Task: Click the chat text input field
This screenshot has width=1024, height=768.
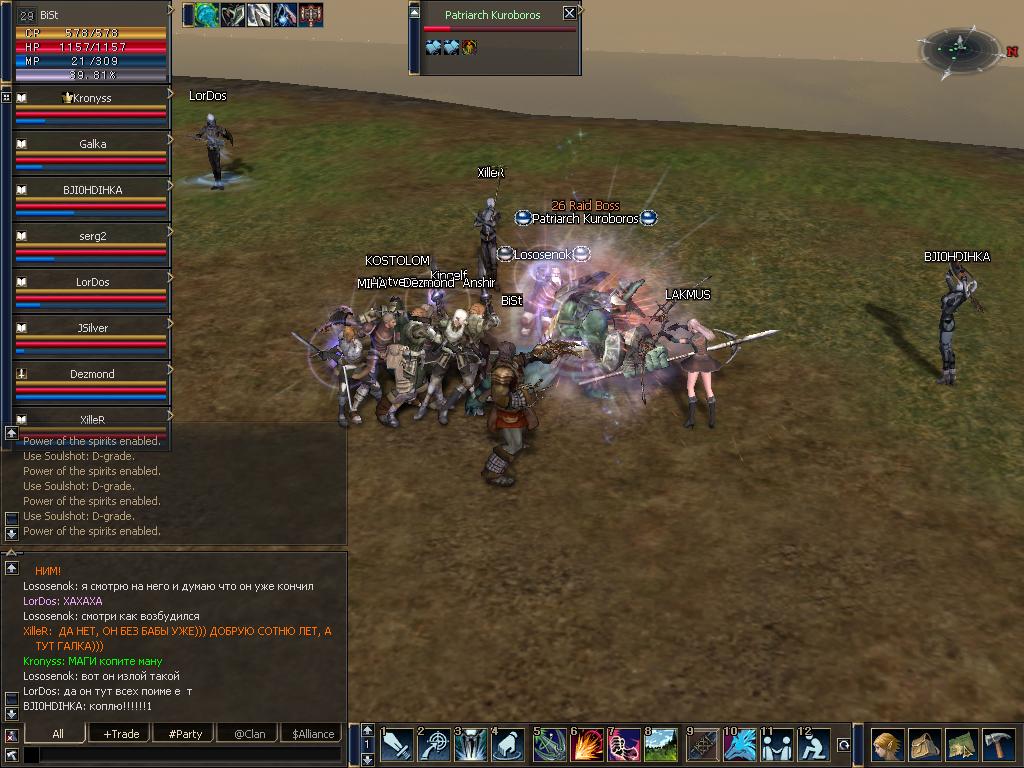Action: [180, 754]
